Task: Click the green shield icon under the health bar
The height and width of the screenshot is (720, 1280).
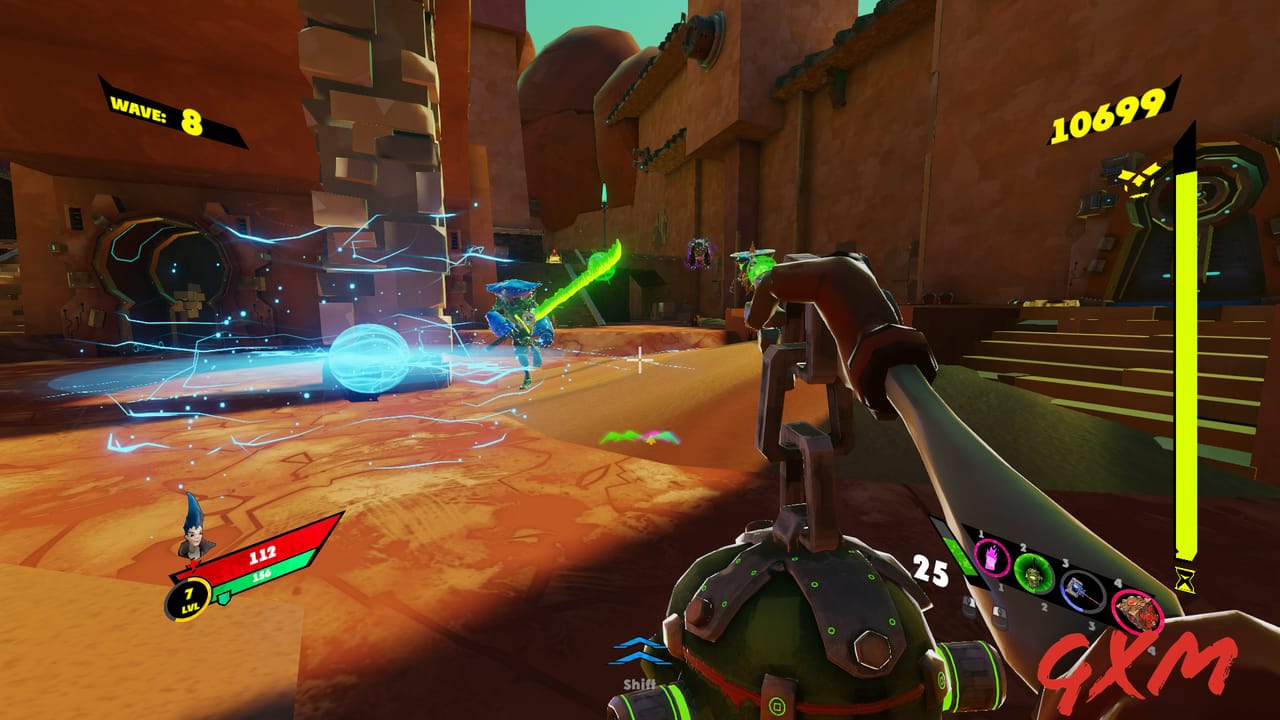Action: pyautogui.click(x=224, y=598)
